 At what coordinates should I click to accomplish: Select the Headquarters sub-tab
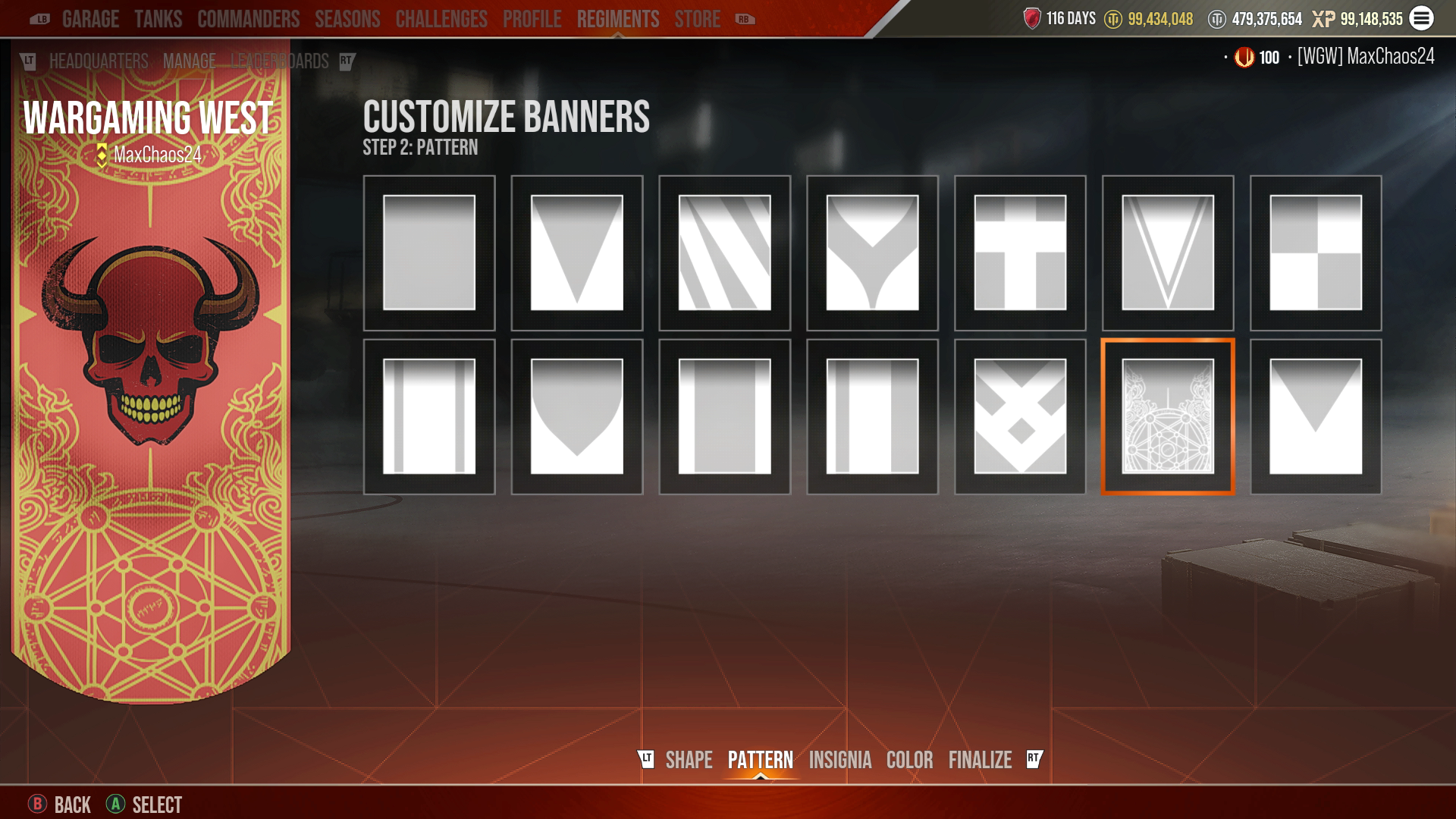(x=99, y=61)
